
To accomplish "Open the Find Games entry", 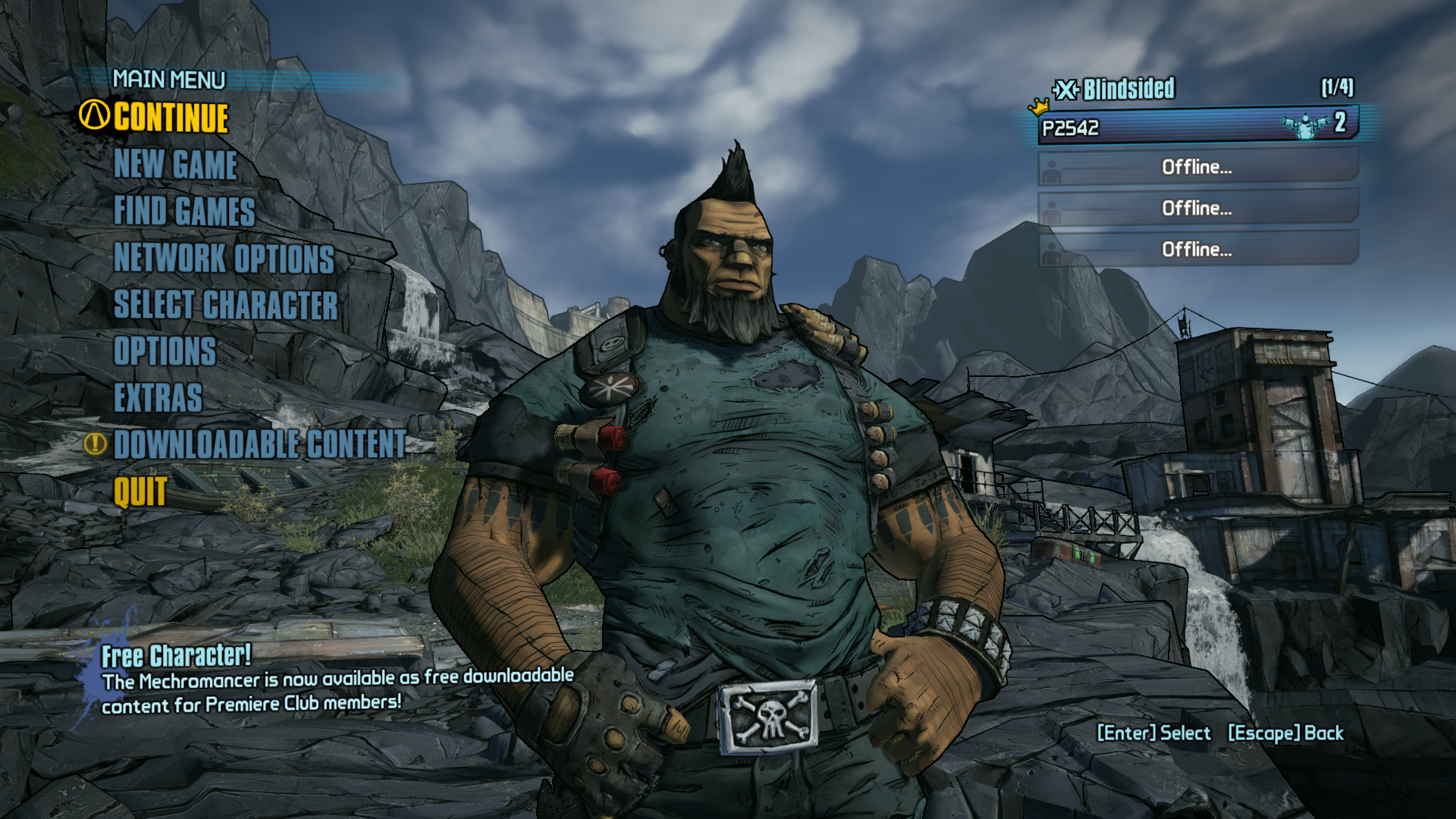I will pyautogui.click(x=184, y=211).
